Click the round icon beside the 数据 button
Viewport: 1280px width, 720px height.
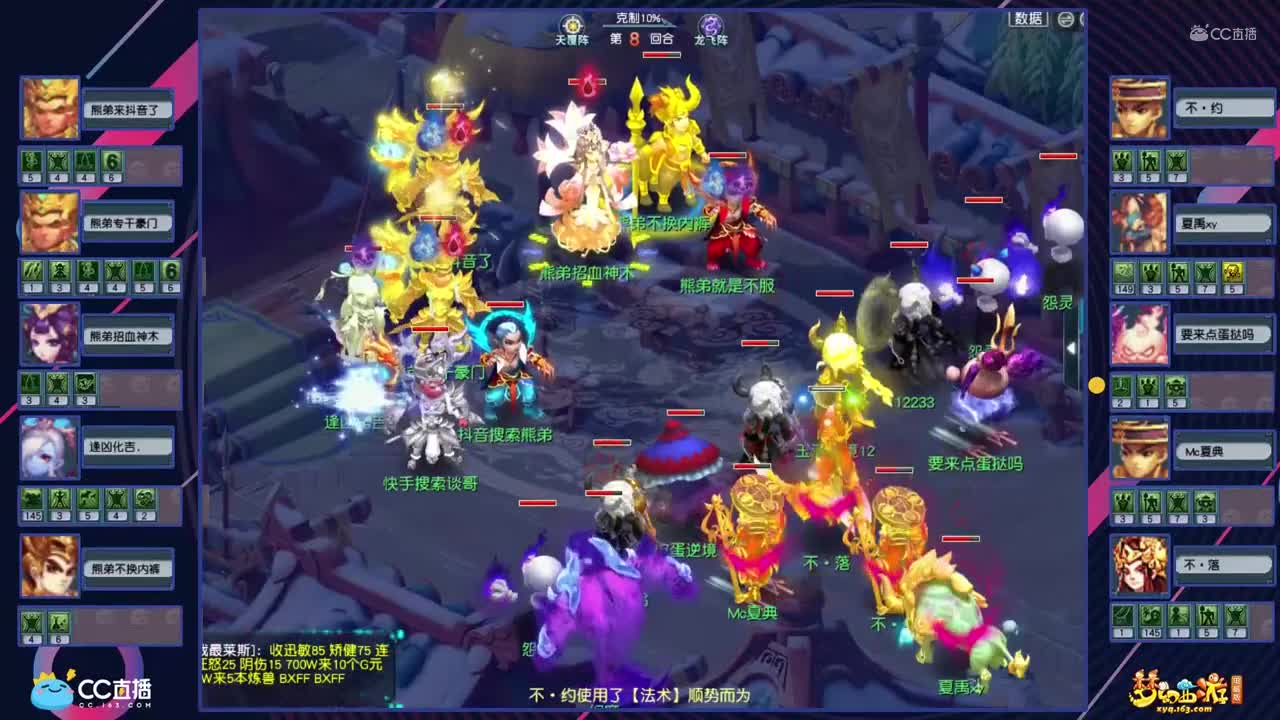tap(1065, 19)
